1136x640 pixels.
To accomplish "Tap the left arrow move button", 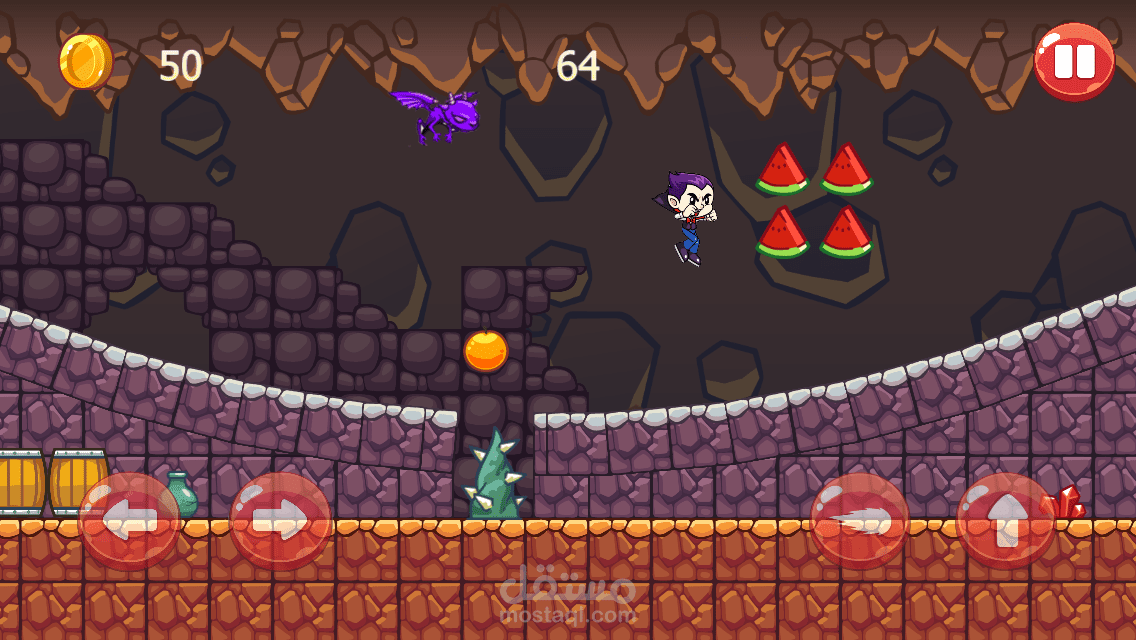I will pos(129,521).
